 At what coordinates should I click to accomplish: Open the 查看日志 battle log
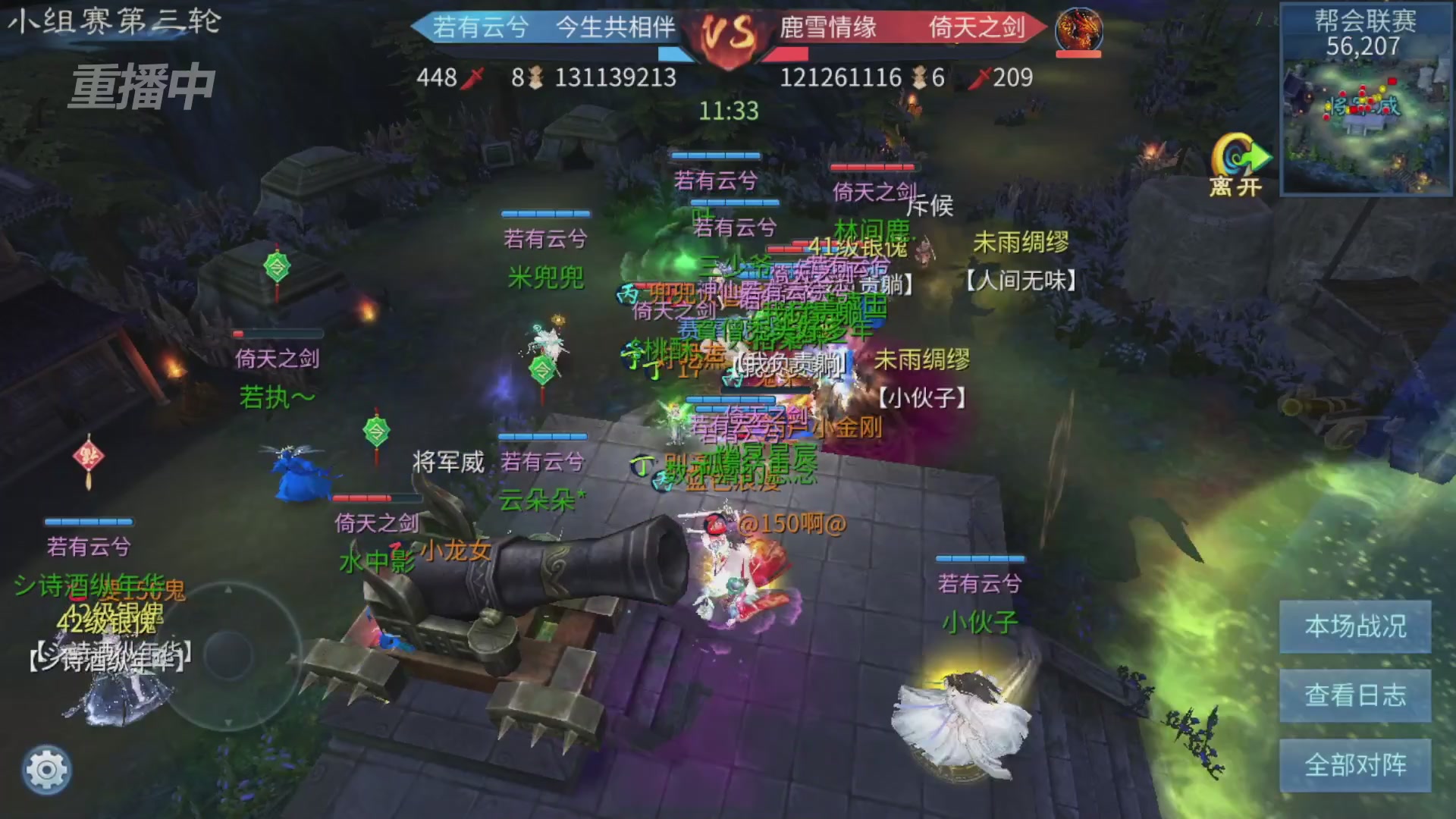click(1355, 695)
